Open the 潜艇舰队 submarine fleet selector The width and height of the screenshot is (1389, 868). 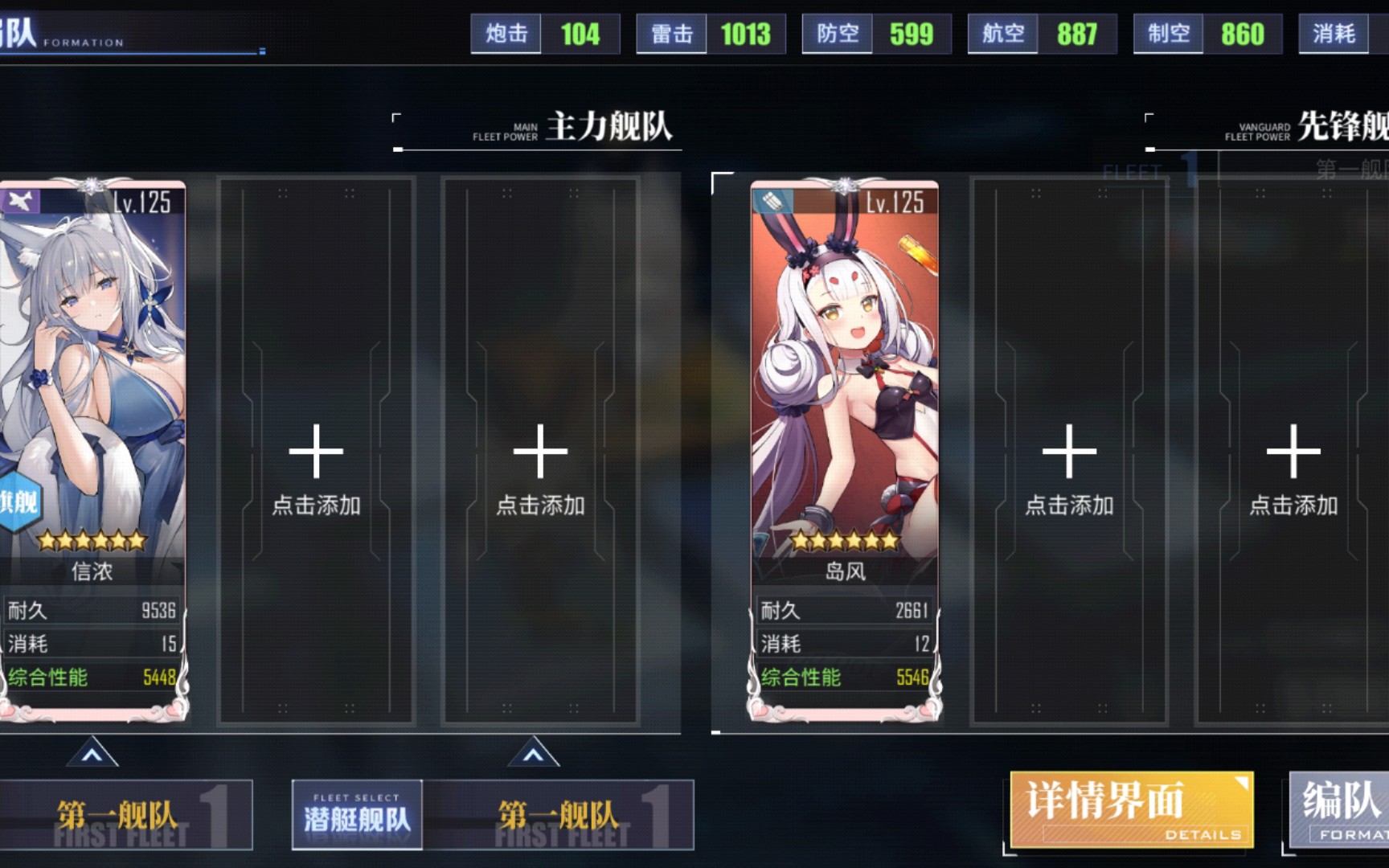click(x=356, y=814)
